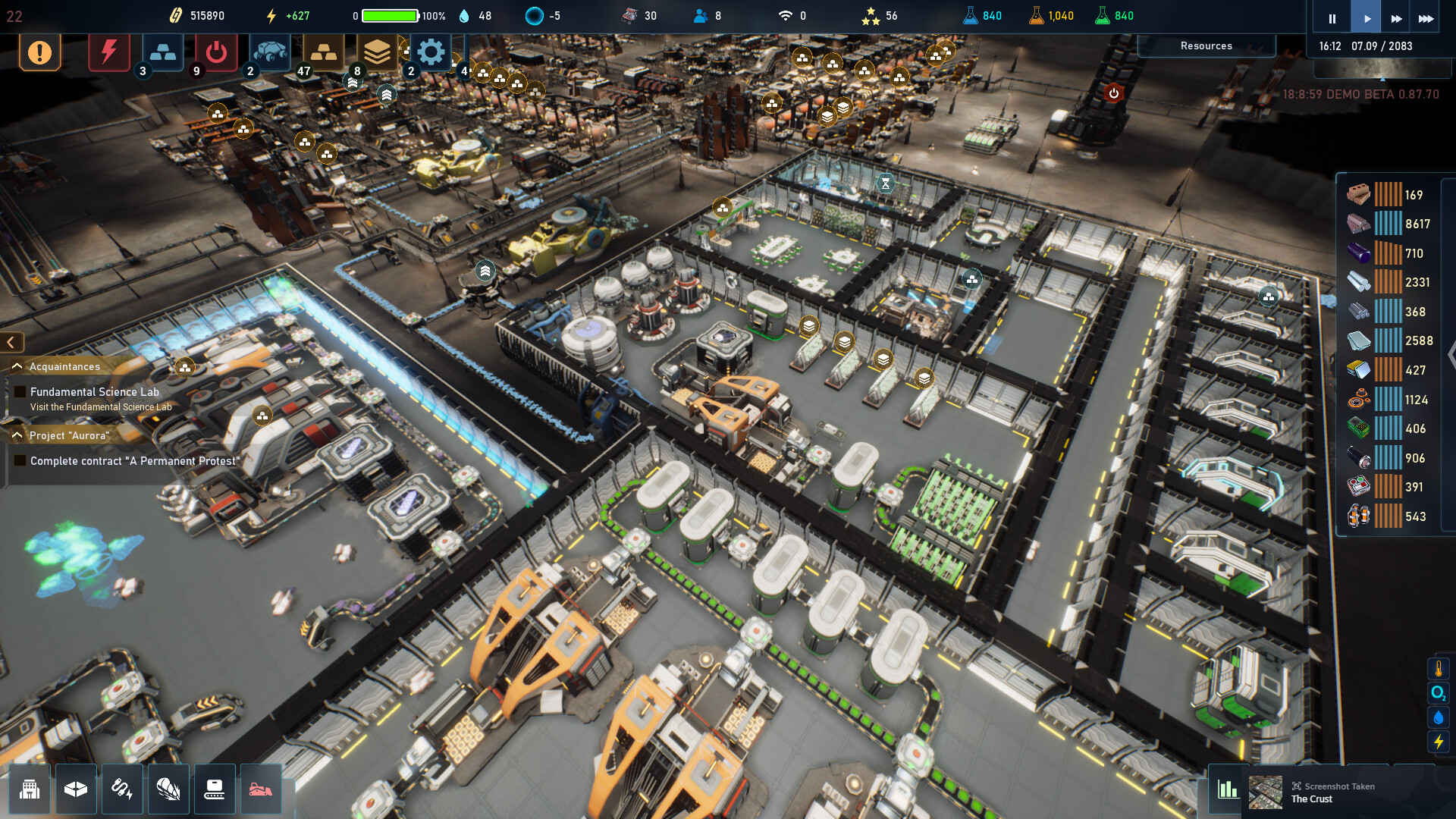Click the red power outage alert icon
The height and width of the screenshot is (819, 1456).
click(108, 52)
